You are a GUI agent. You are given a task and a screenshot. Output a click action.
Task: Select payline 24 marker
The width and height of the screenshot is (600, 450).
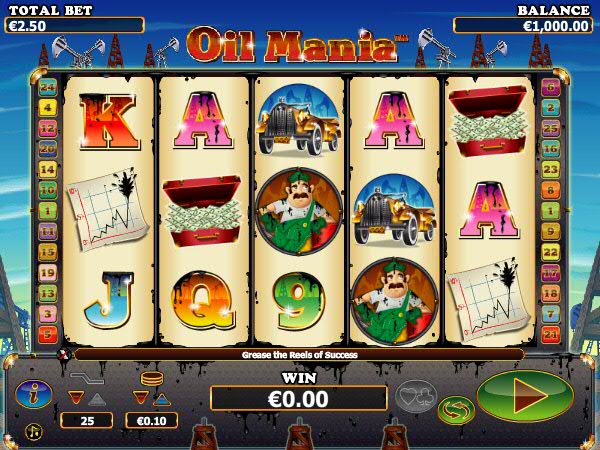[x=47, y=87]
